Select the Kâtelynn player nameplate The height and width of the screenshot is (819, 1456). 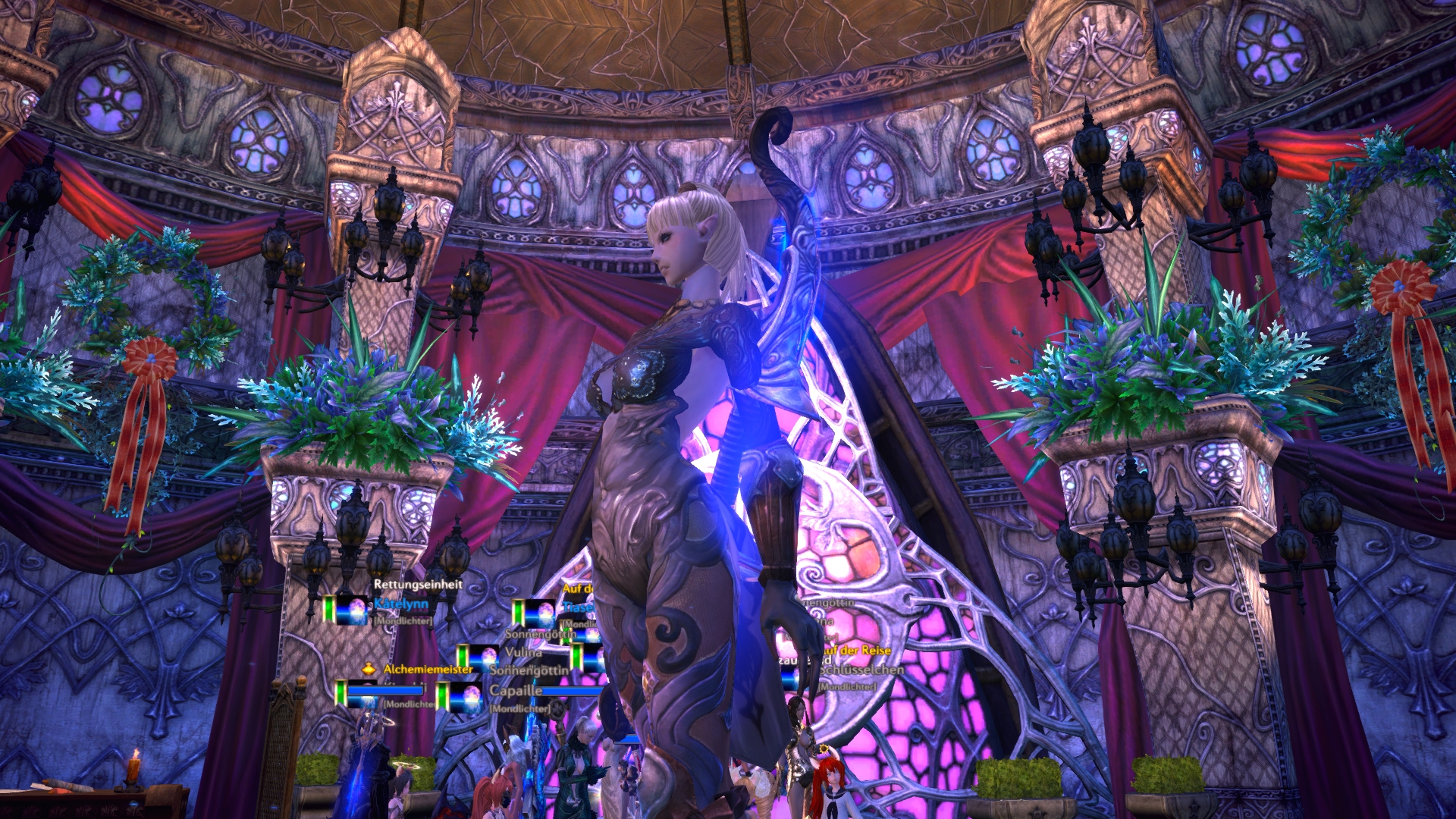[x=401, y=604]
